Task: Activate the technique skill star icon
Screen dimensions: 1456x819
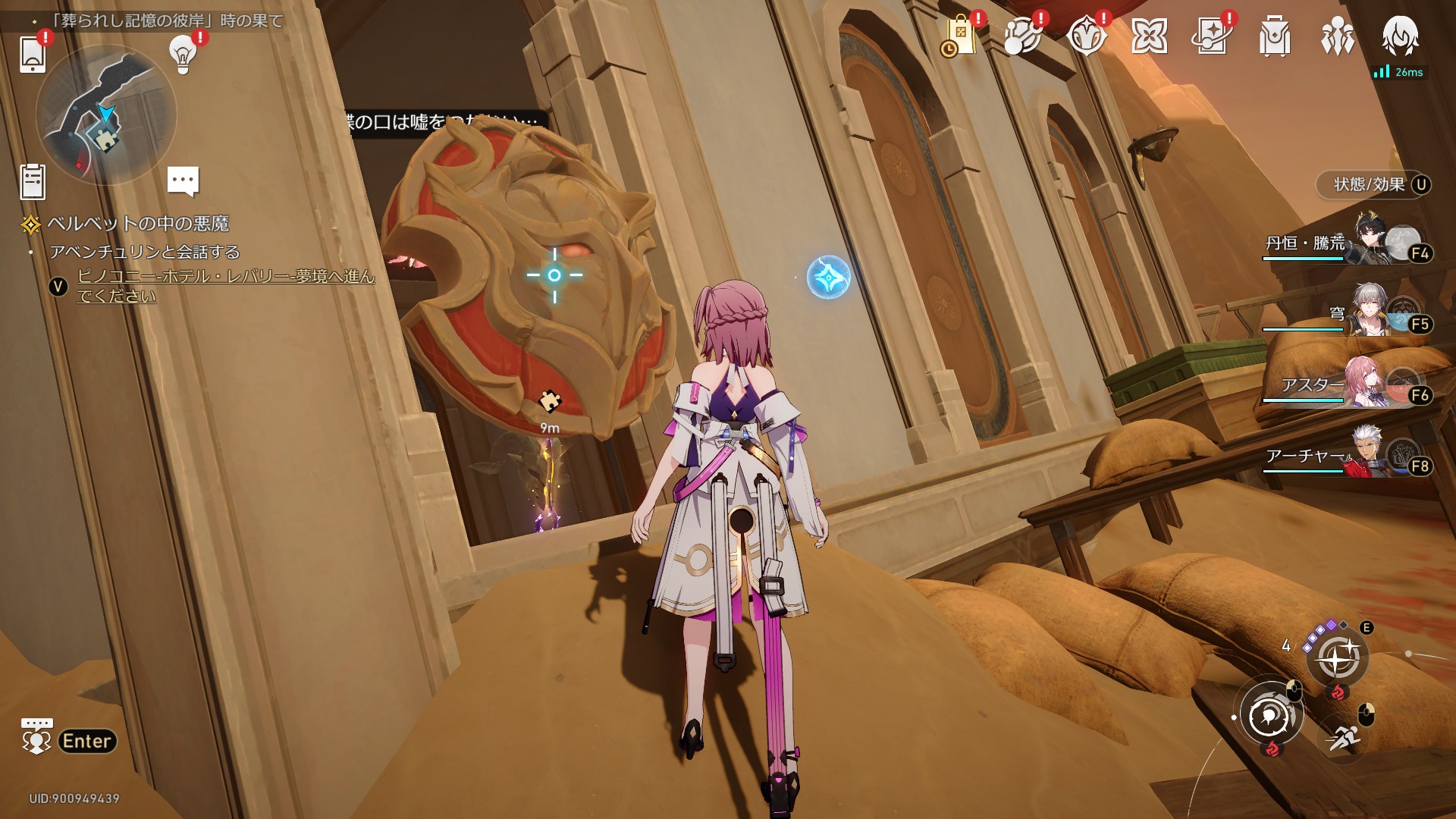Action: pyautogui.click(x=1336, y=657)
